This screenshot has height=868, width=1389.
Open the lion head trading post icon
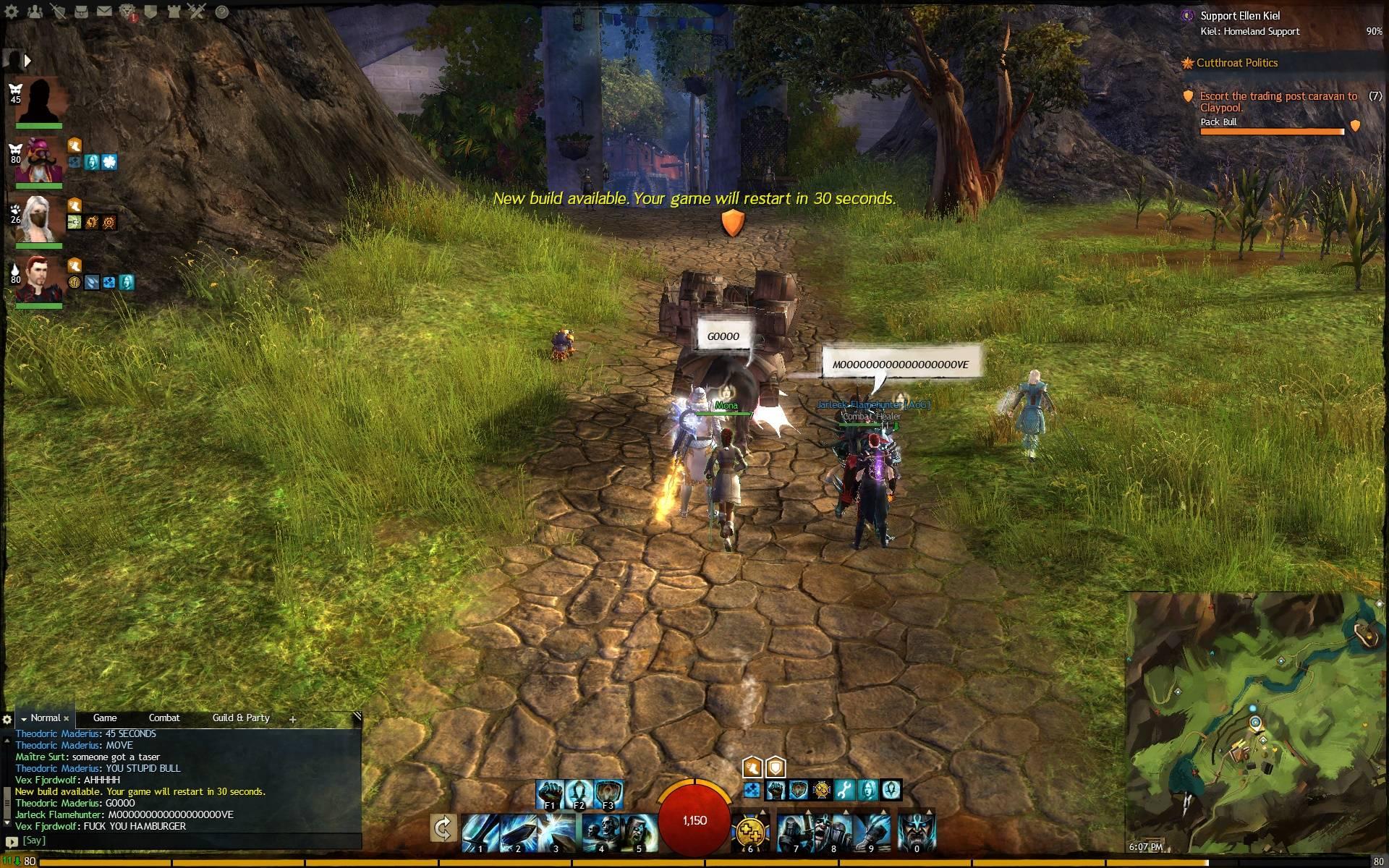click(128, 12)
